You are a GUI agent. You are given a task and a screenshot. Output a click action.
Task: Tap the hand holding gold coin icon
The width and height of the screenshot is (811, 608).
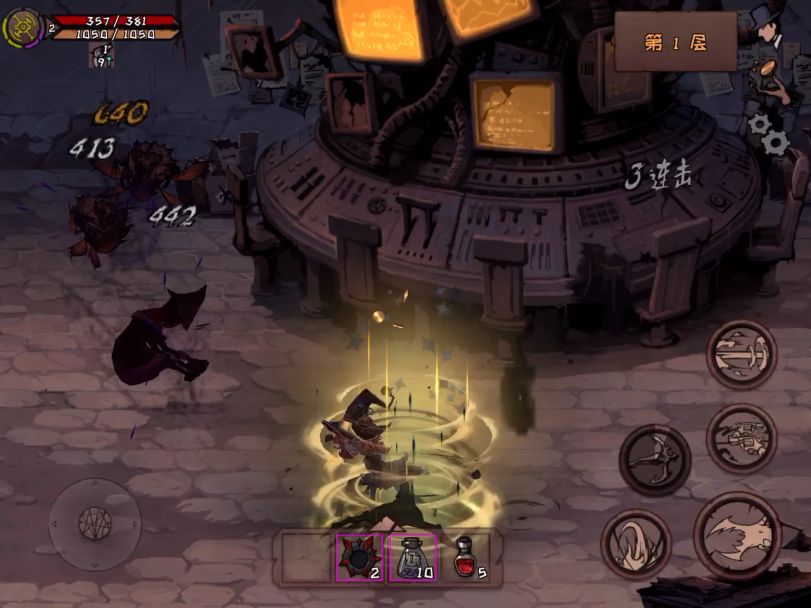[x=768, y=78]
